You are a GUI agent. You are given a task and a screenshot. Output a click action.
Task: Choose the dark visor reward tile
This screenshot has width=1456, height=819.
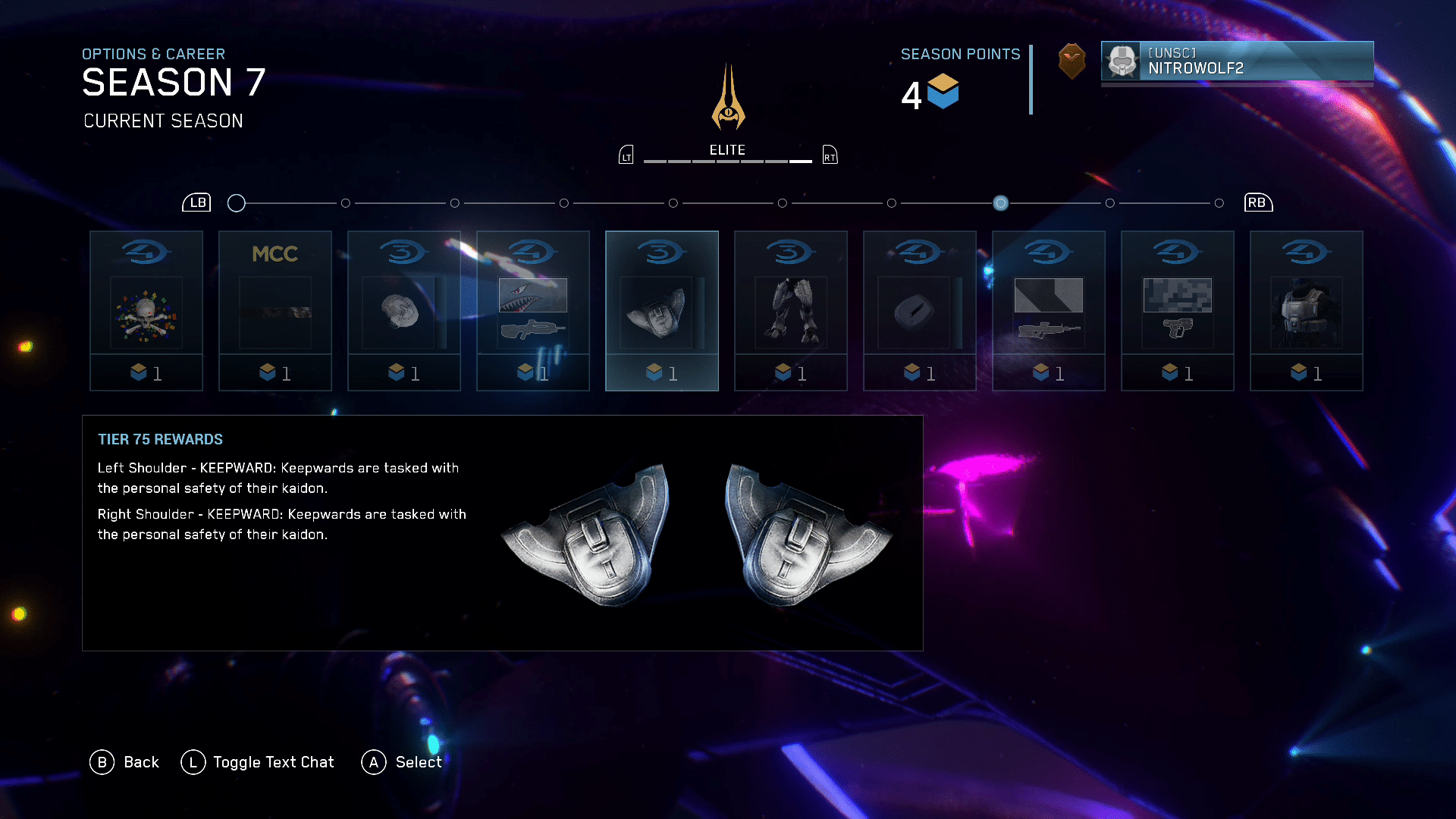coord(920,311)
